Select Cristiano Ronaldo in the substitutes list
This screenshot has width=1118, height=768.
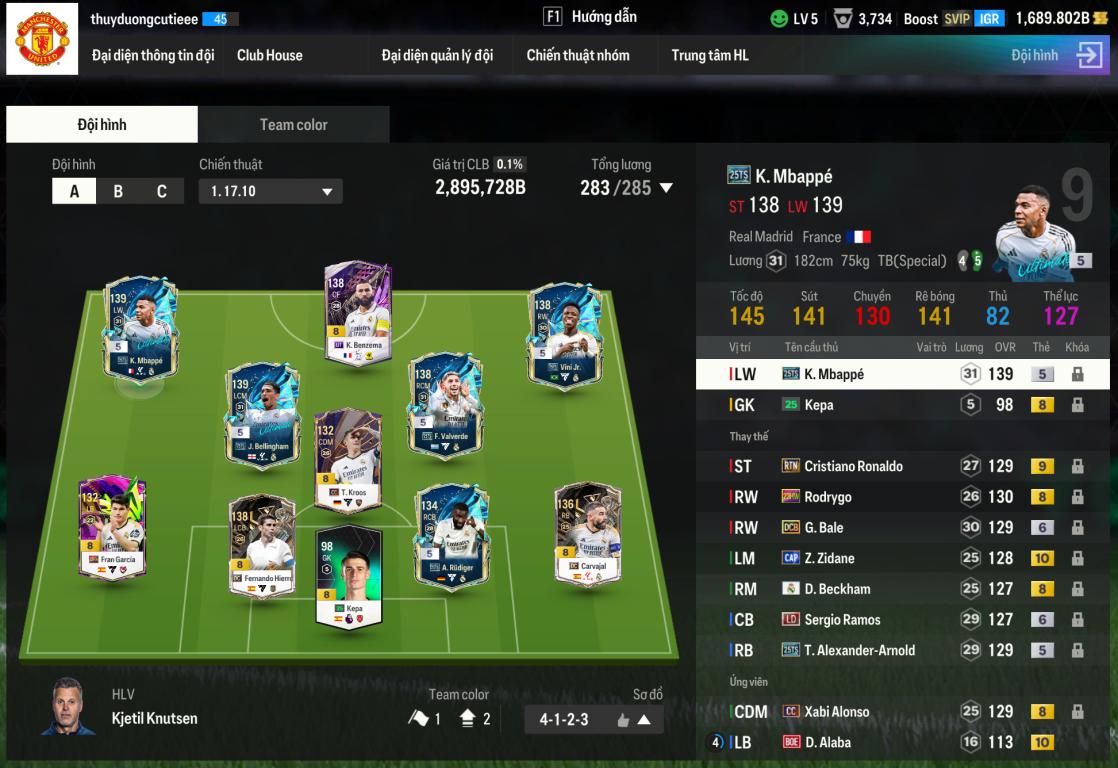(x=853, y=466)
